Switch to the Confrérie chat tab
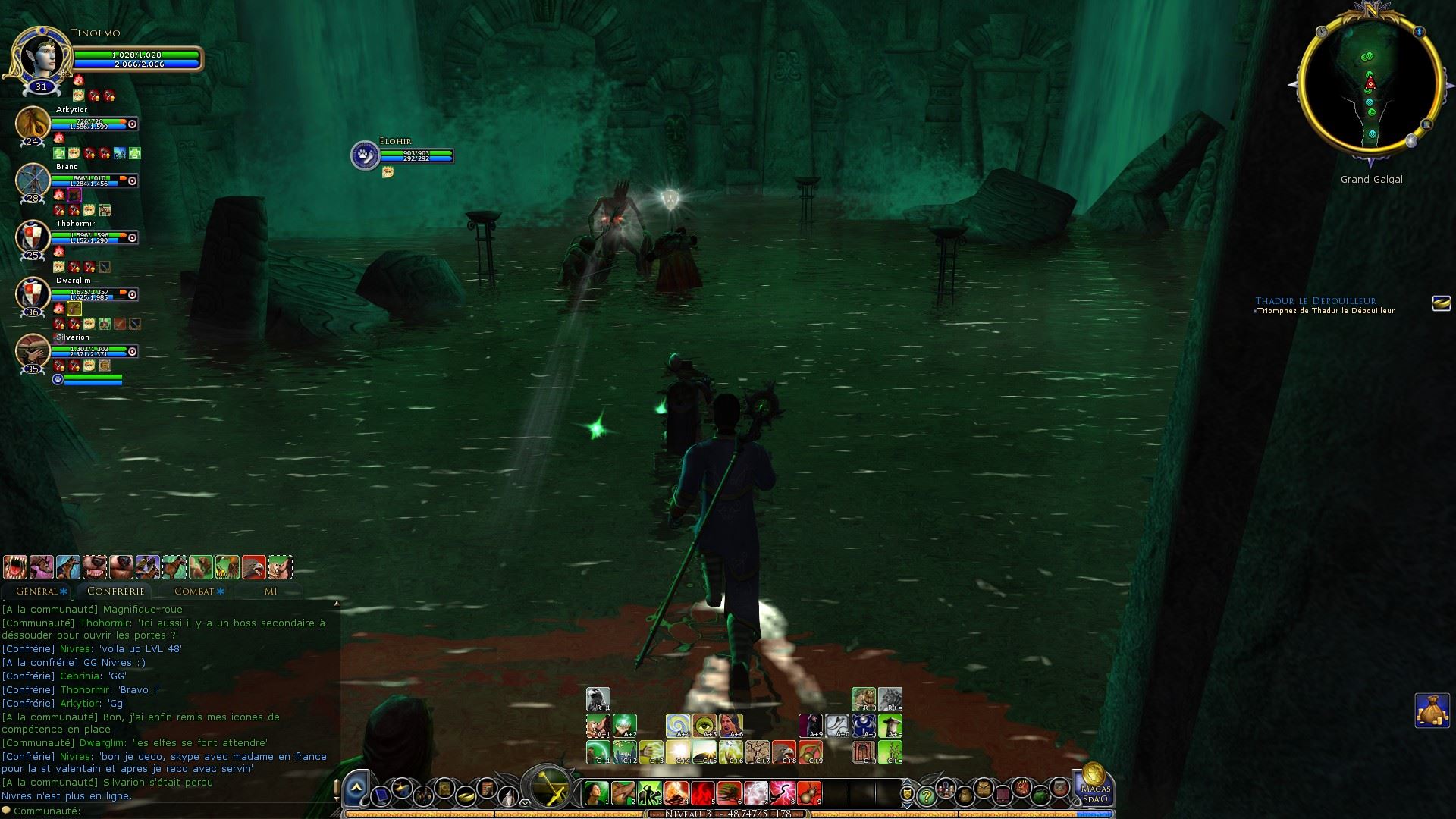The width and height of the screenshot is (1456, 819). [115, 591]
